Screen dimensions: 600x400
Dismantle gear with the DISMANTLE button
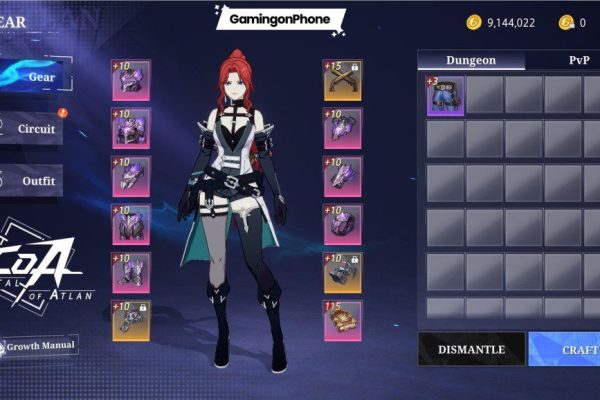pyautogui.click(x=470, y=350)
